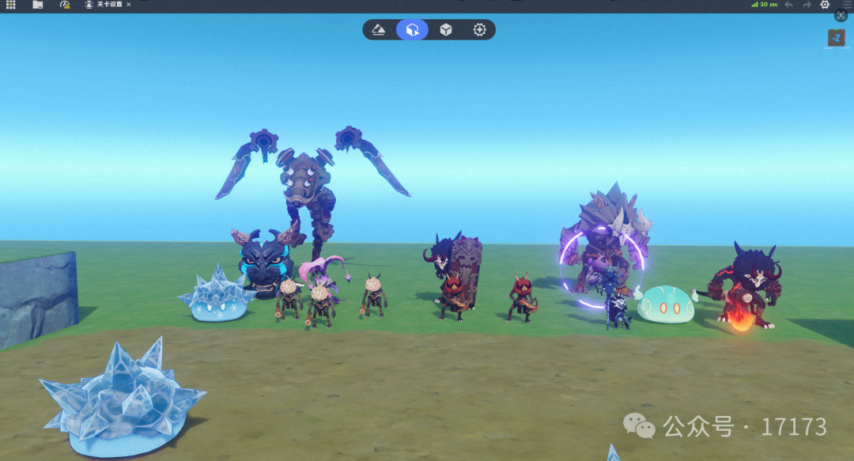The height and width of the screenshot is (461, 854).
Task: Open the settings gear in the top bar
Action: coord(825,5)
